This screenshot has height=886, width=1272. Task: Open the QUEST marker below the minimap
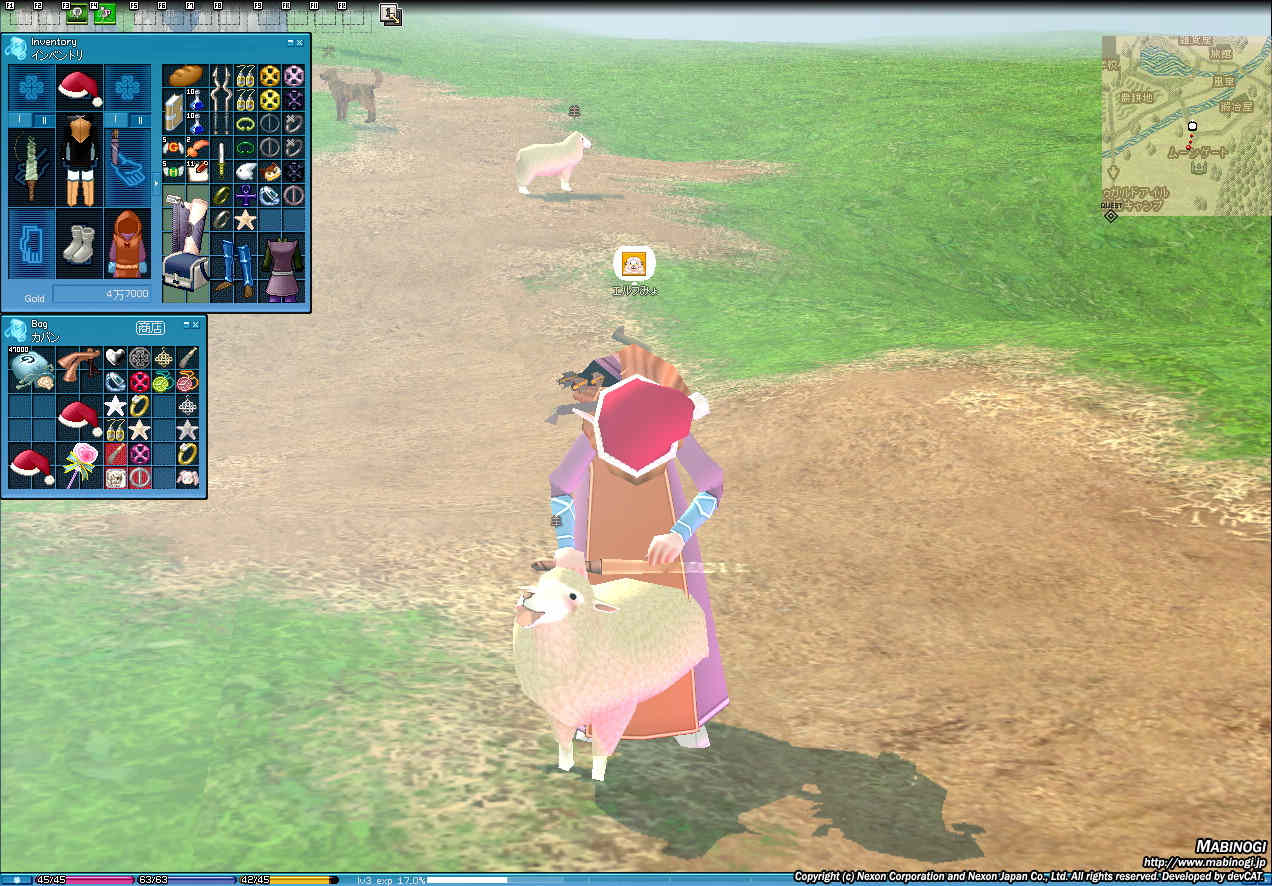click(x=1111, y=214)
